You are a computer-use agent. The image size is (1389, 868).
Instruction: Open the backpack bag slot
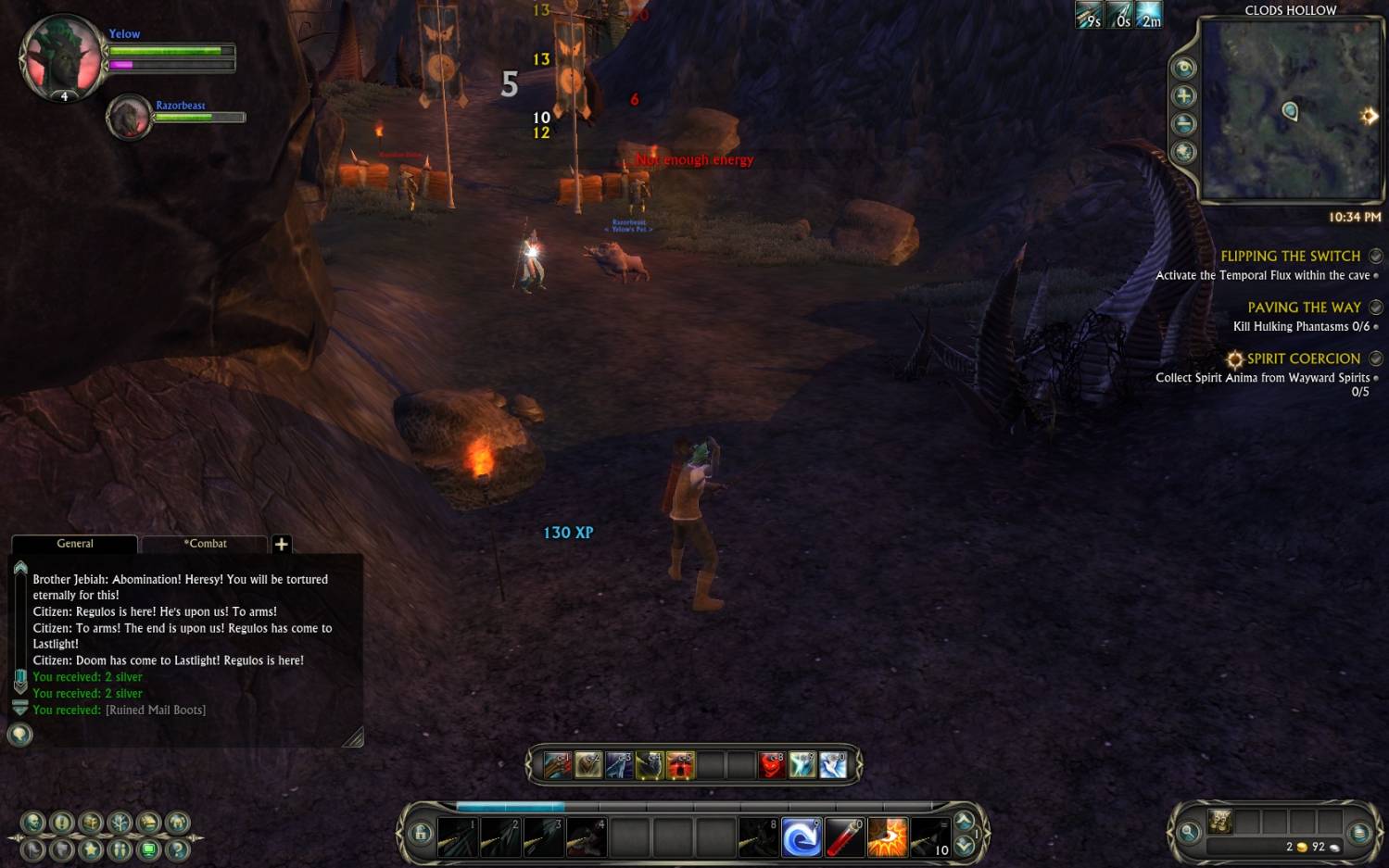[1220, 821]
